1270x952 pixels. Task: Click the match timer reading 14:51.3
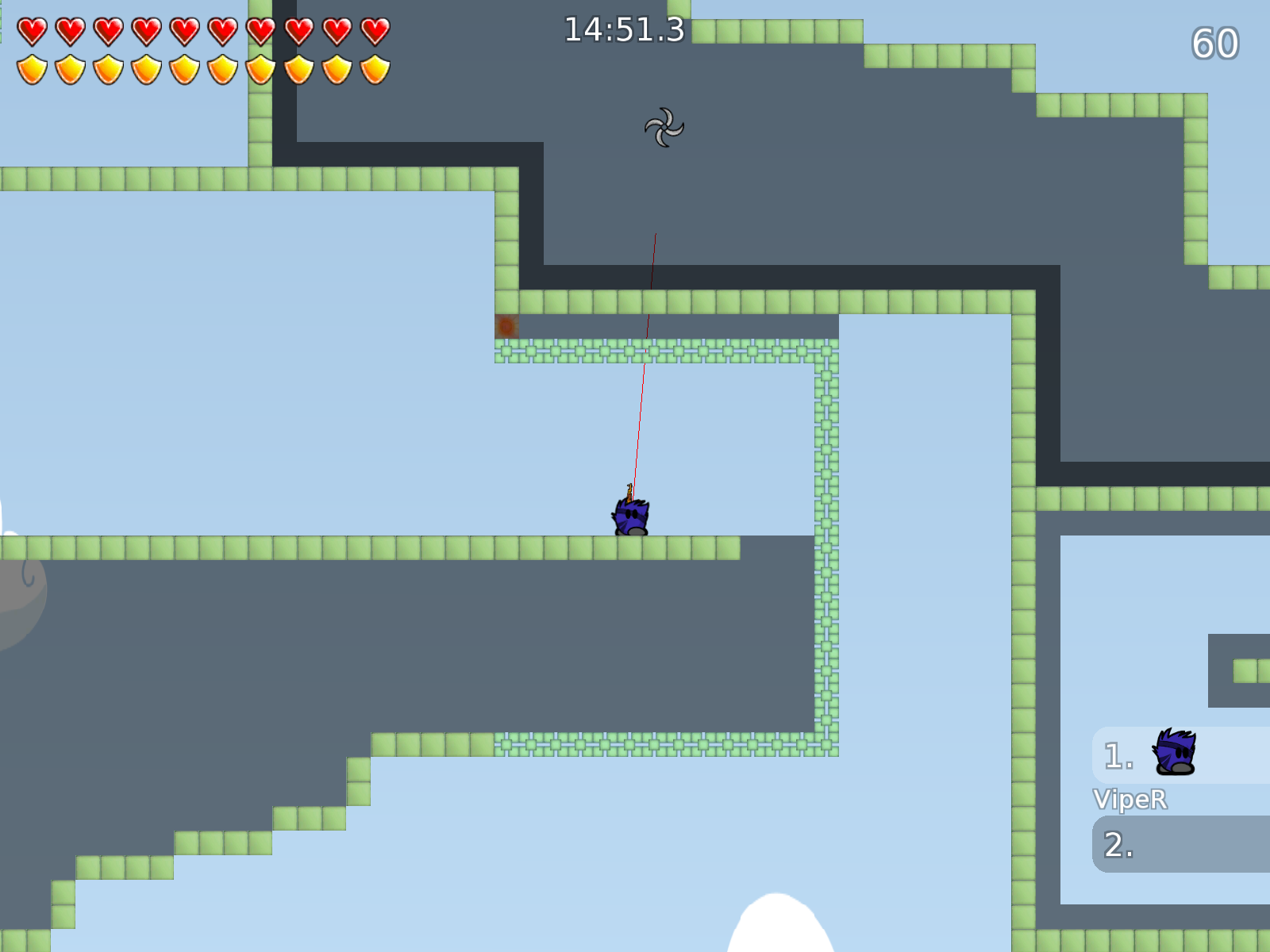click(623, 29)
